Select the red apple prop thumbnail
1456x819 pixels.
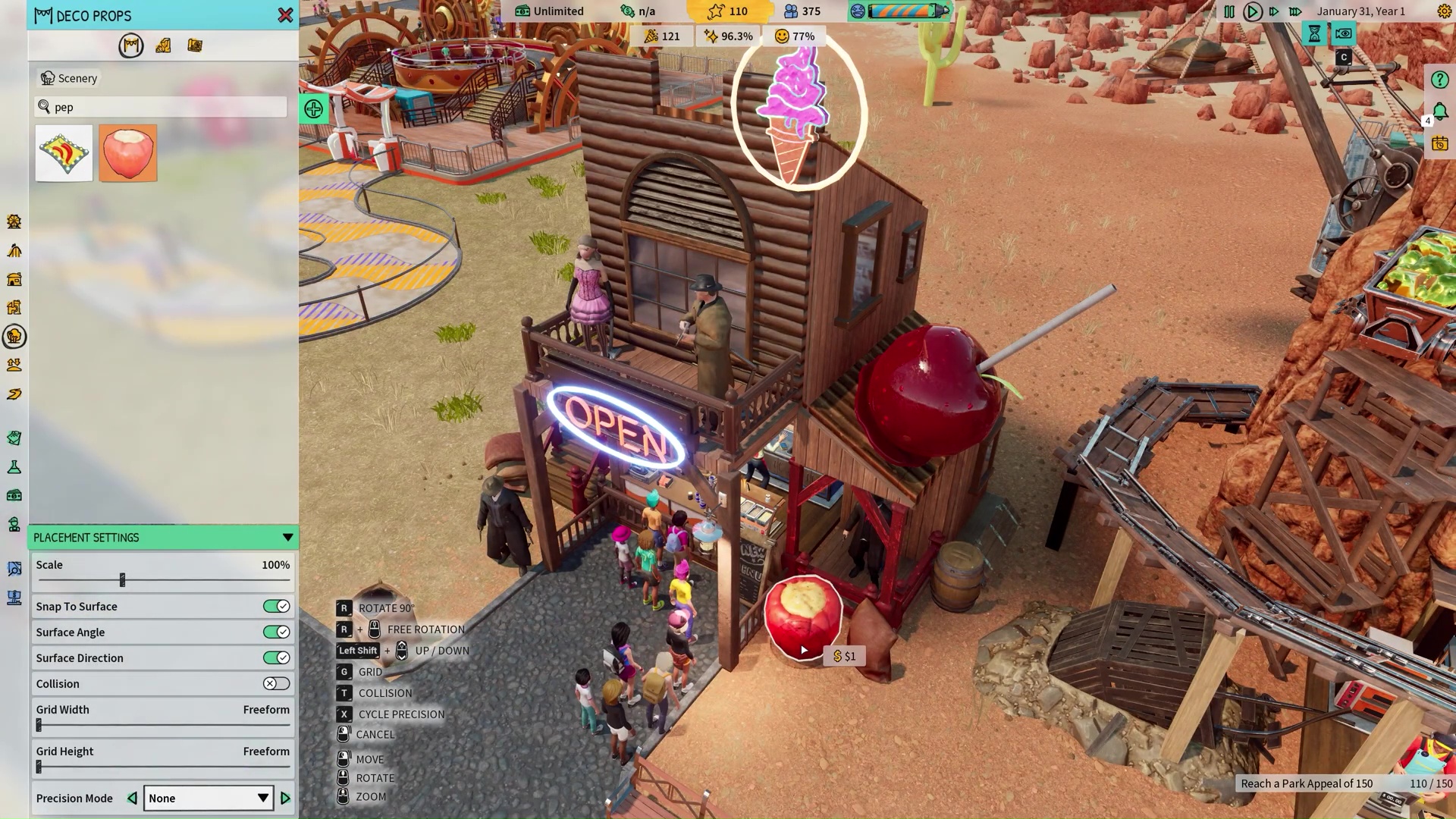[127, 153]
